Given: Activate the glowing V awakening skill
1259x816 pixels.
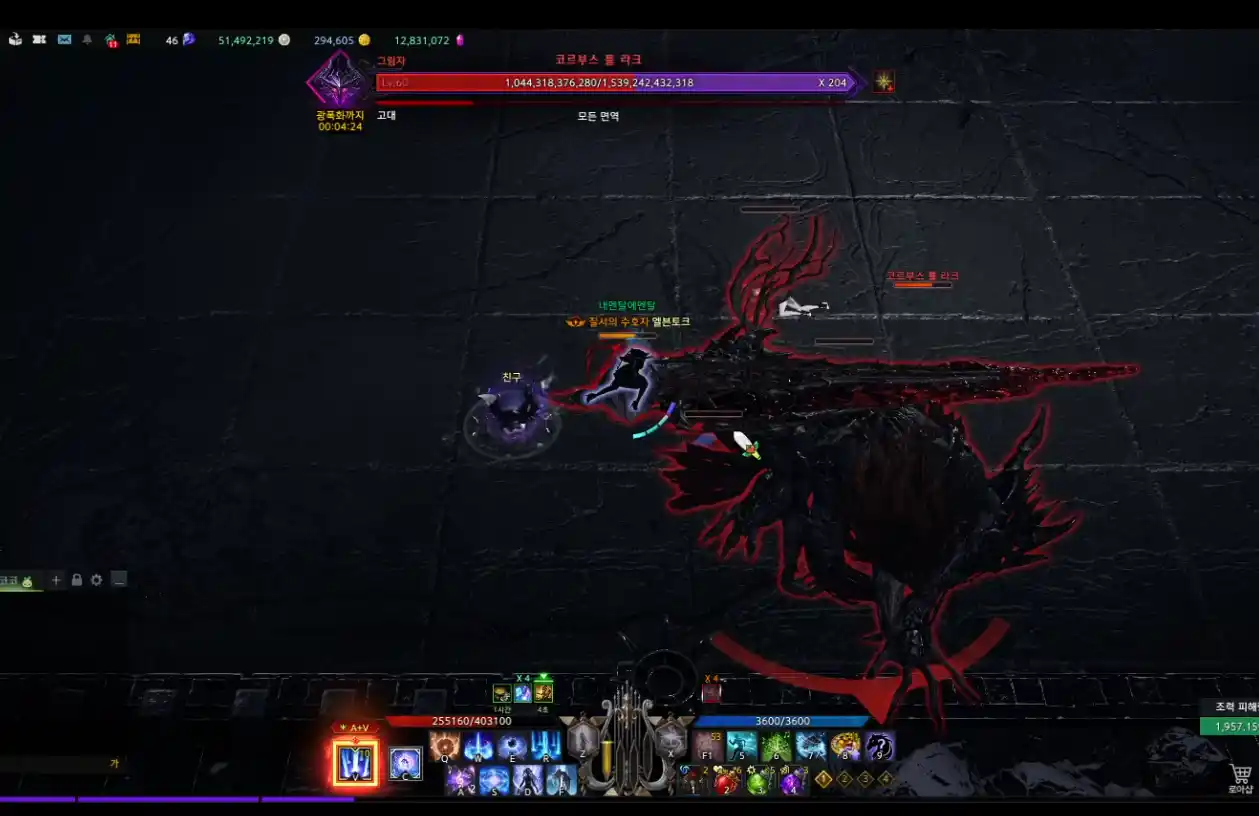Looking at the screenshot, I should (355, 763).
